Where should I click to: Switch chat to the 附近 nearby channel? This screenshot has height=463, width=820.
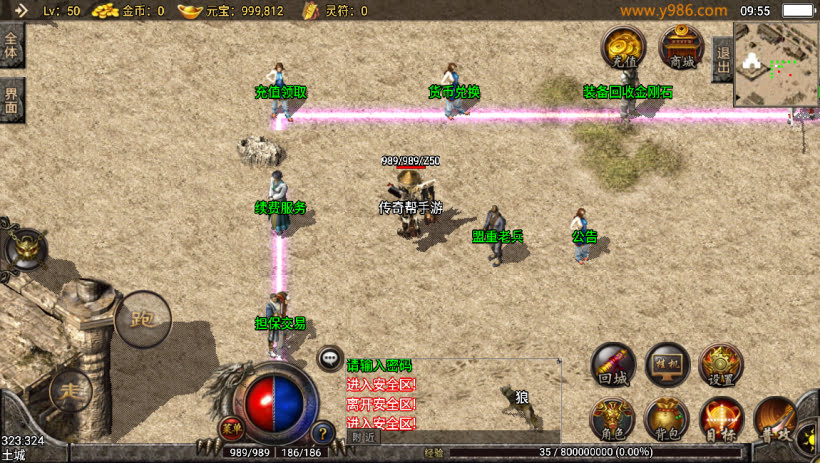[365, 437]
